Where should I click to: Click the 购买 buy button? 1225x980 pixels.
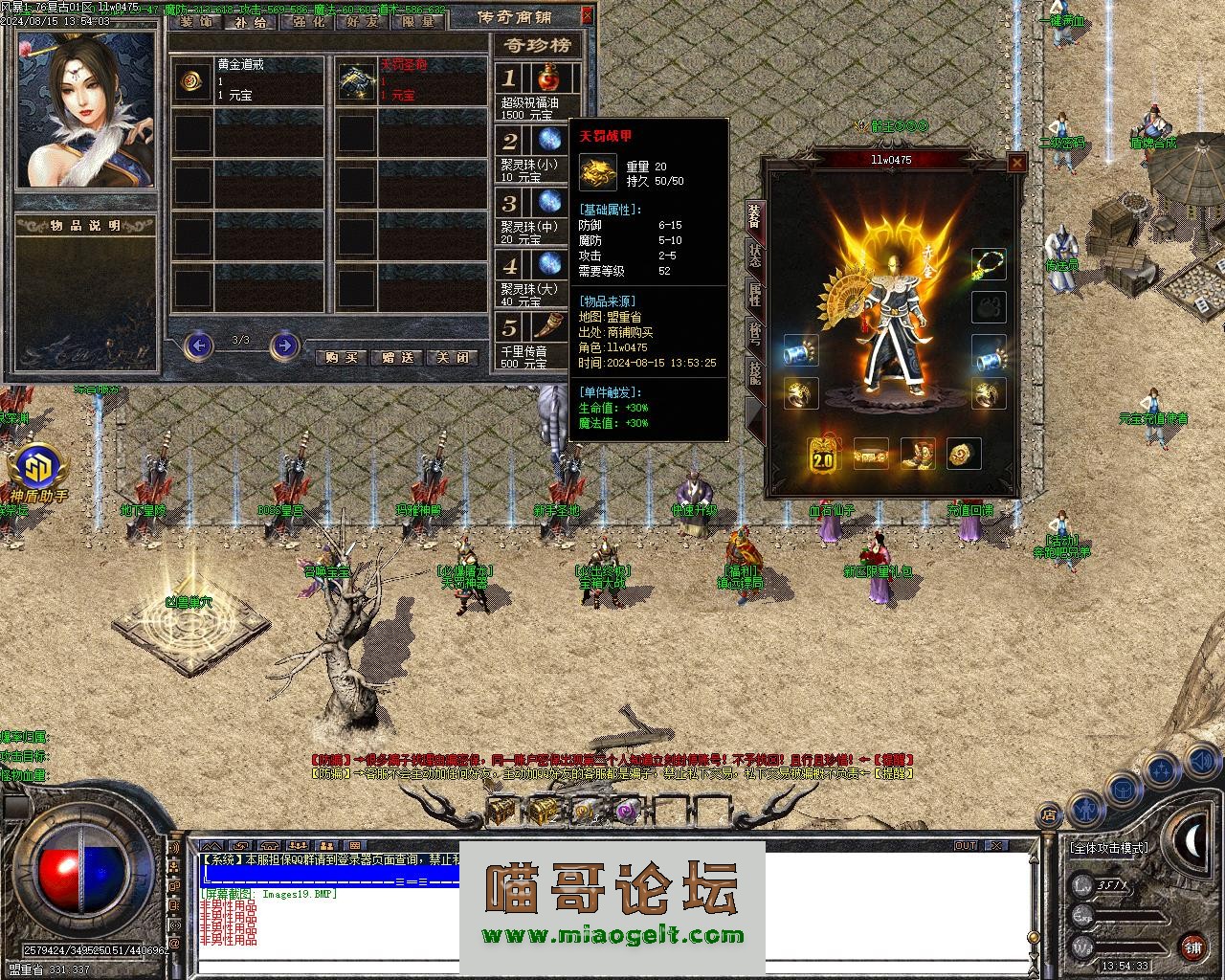tap(341, 357)
